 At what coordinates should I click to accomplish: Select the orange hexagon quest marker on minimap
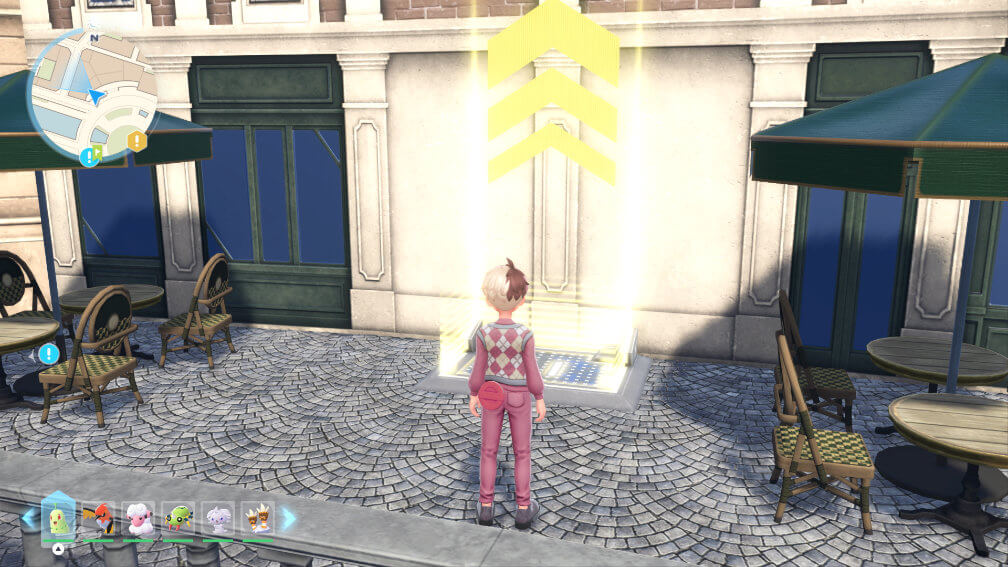point(137,141)
